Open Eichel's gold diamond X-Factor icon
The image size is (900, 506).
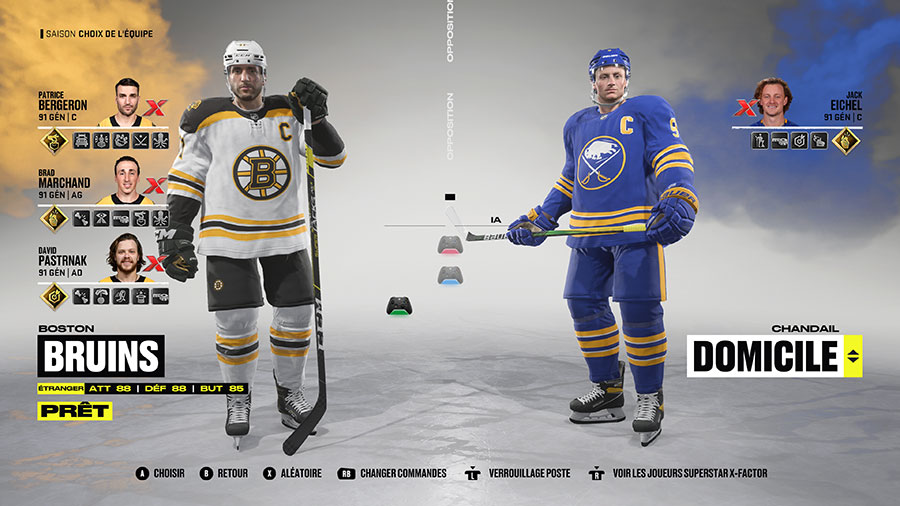(846, 141)
